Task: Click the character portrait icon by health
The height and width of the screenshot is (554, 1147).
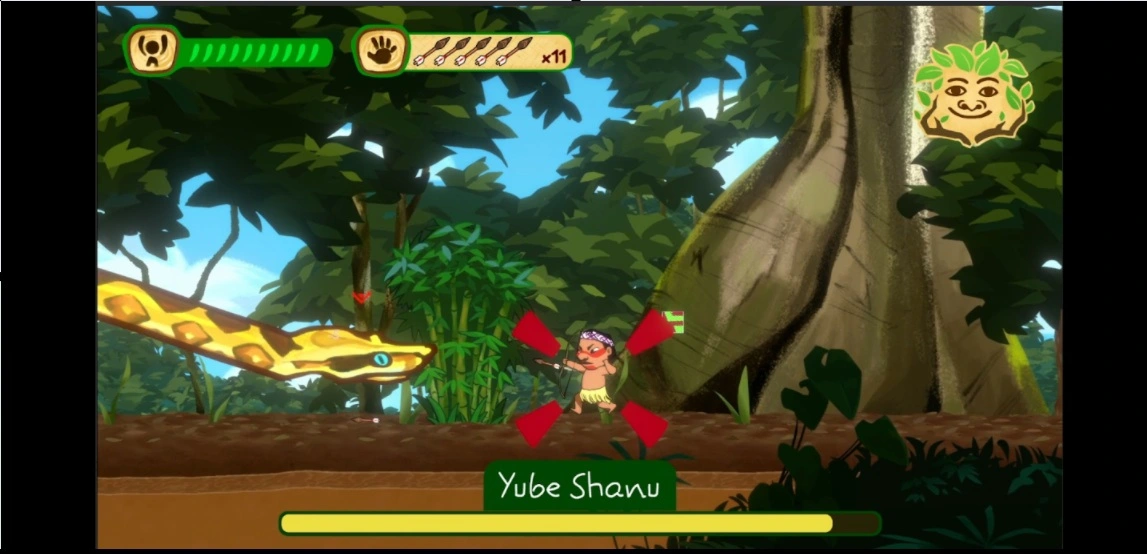Action: point(154,50)
